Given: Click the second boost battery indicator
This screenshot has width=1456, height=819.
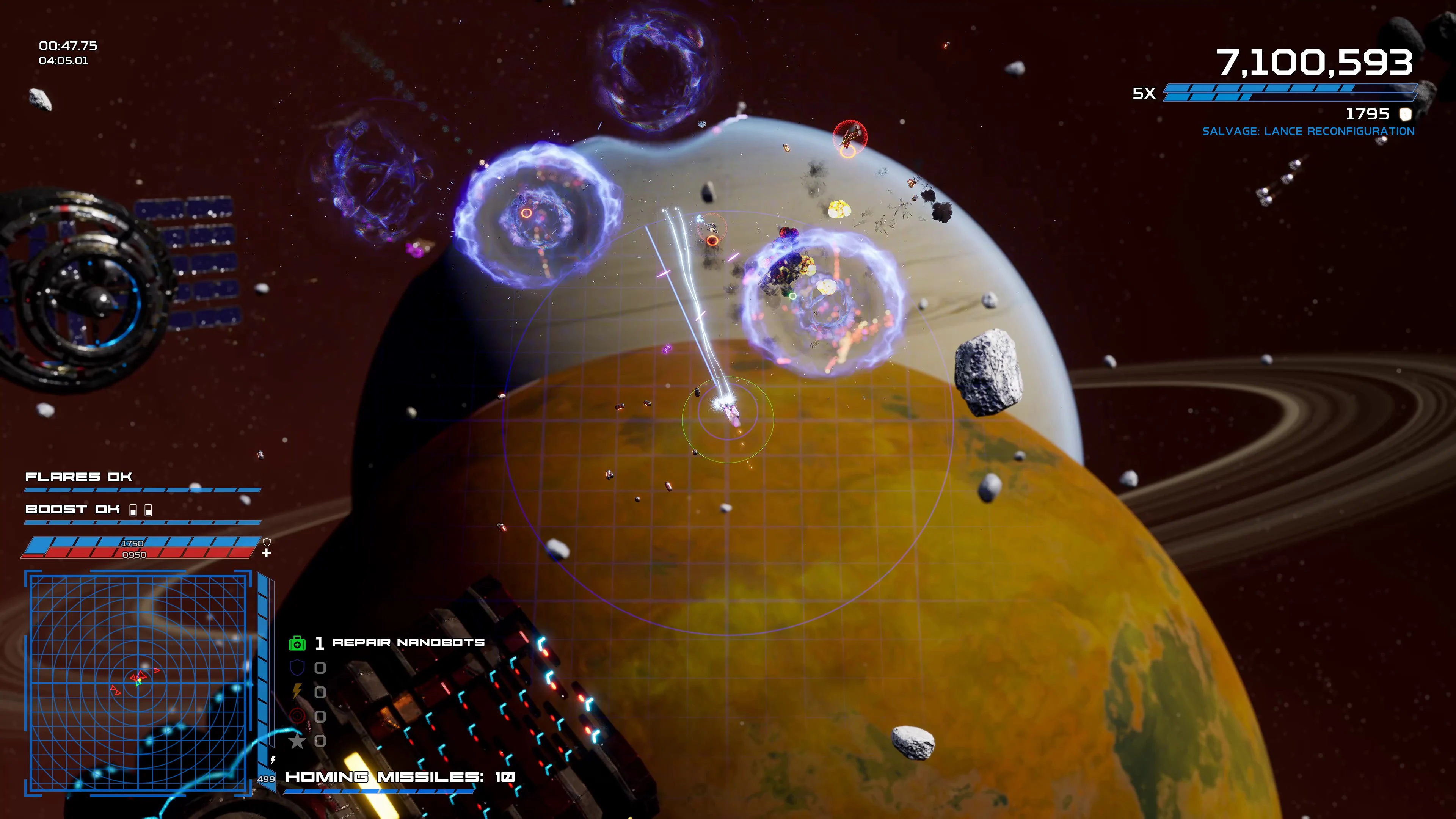Looking at the screenshot, I should point(149,510).
